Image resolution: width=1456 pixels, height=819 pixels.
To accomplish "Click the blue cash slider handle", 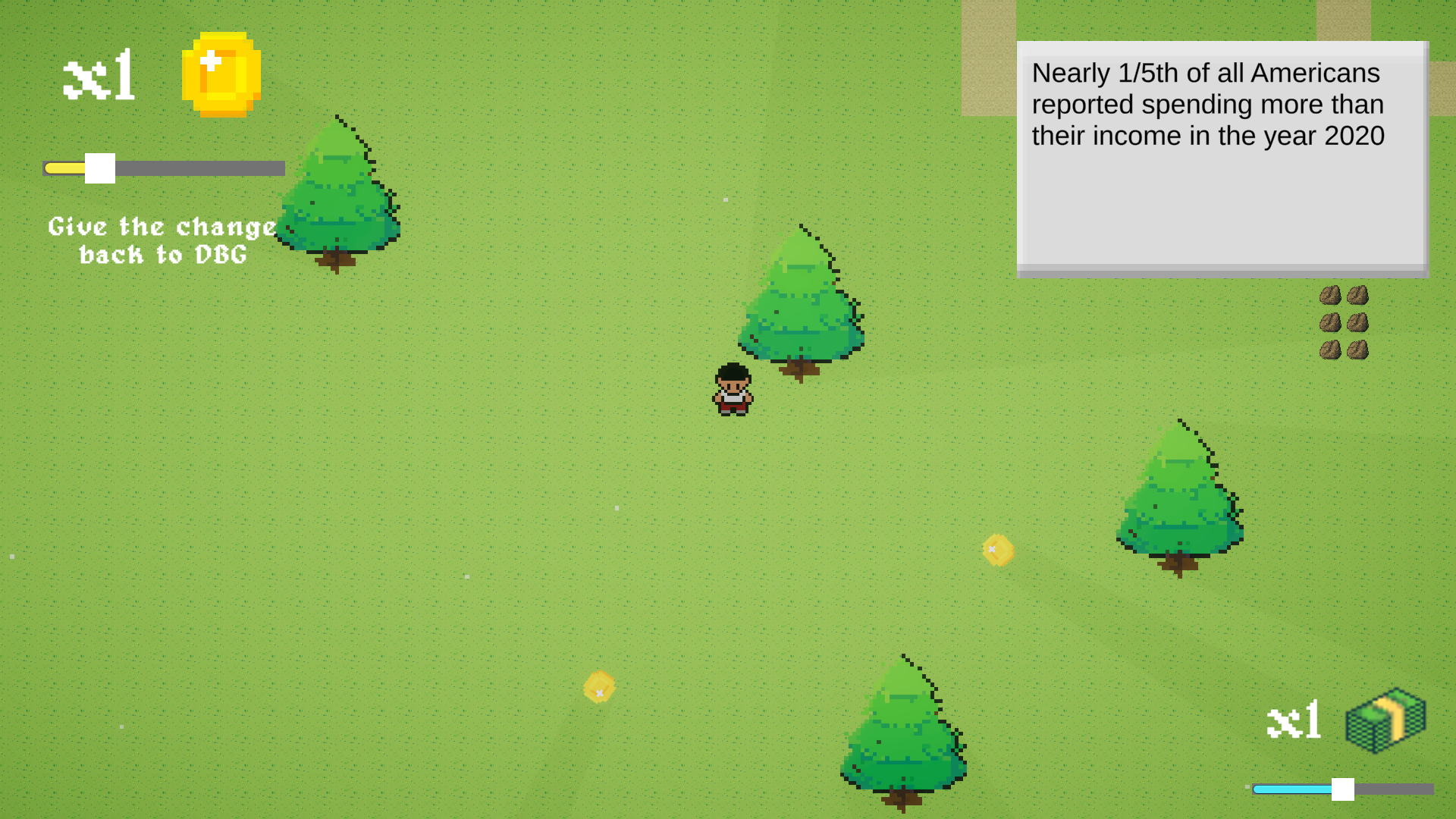I will pyautogui.click(x=1342, y=789).
